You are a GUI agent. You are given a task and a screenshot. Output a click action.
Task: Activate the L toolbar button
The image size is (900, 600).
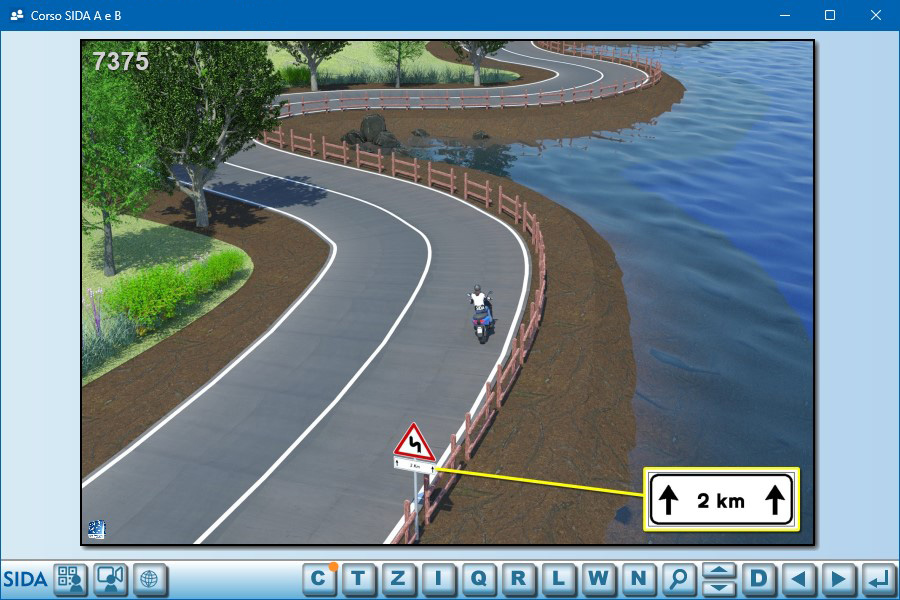[x=559, y=578]
